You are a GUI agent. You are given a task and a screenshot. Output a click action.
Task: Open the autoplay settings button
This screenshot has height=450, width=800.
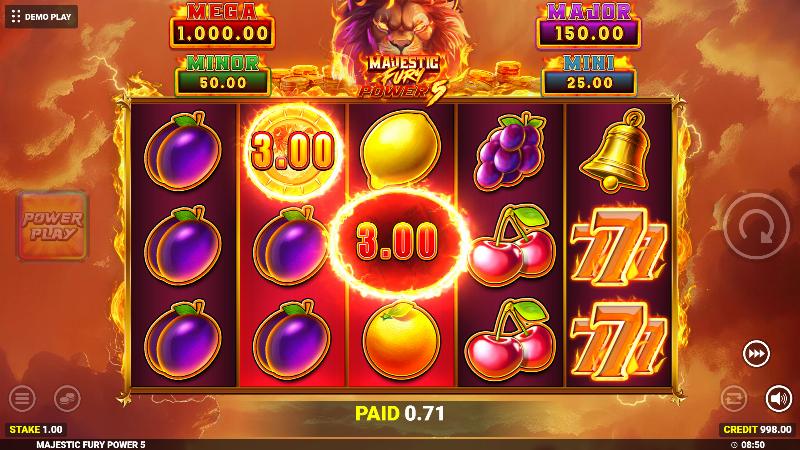click(733, 398)
